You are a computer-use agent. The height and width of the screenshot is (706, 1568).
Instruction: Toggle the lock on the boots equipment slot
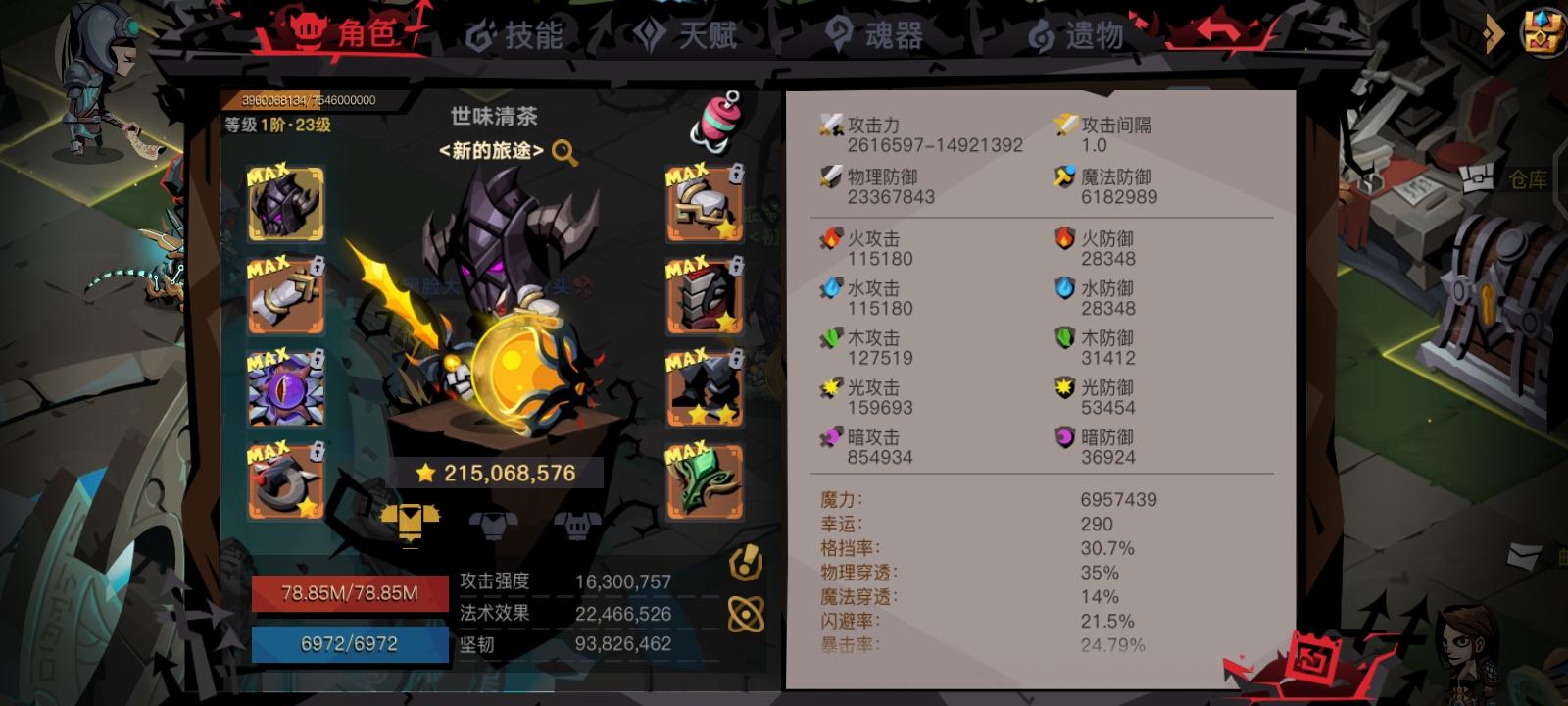click(x=737, y=359)
